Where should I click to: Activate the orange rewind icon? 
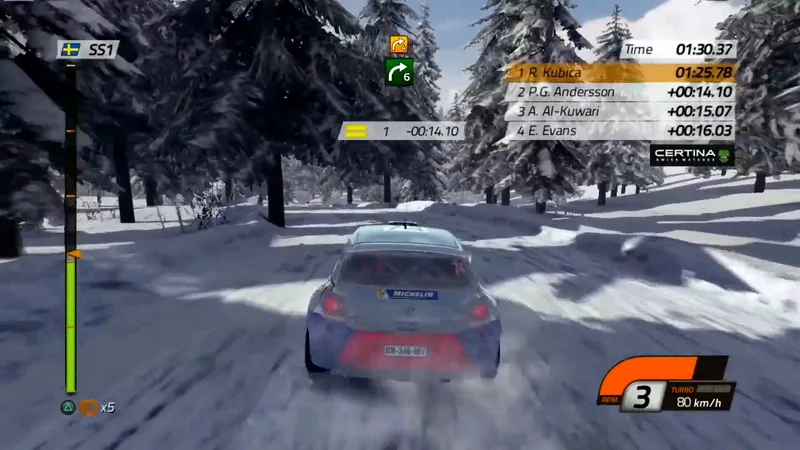coord(89,407)
